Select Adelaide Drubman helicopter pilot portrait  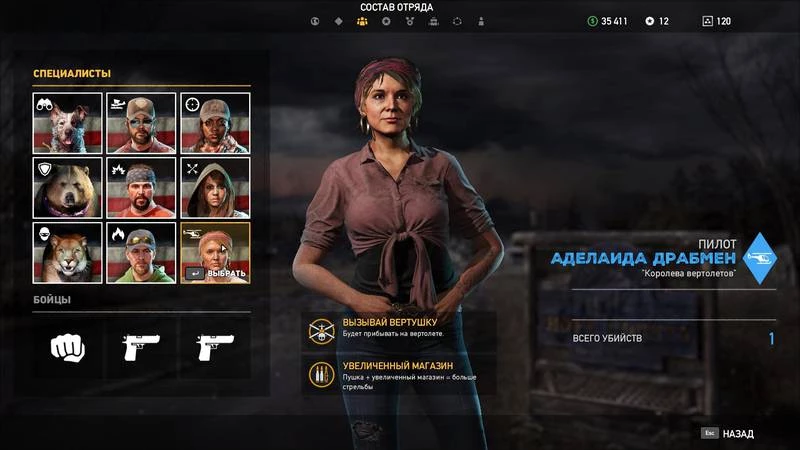pyautogui.click(x=214, y=251)
